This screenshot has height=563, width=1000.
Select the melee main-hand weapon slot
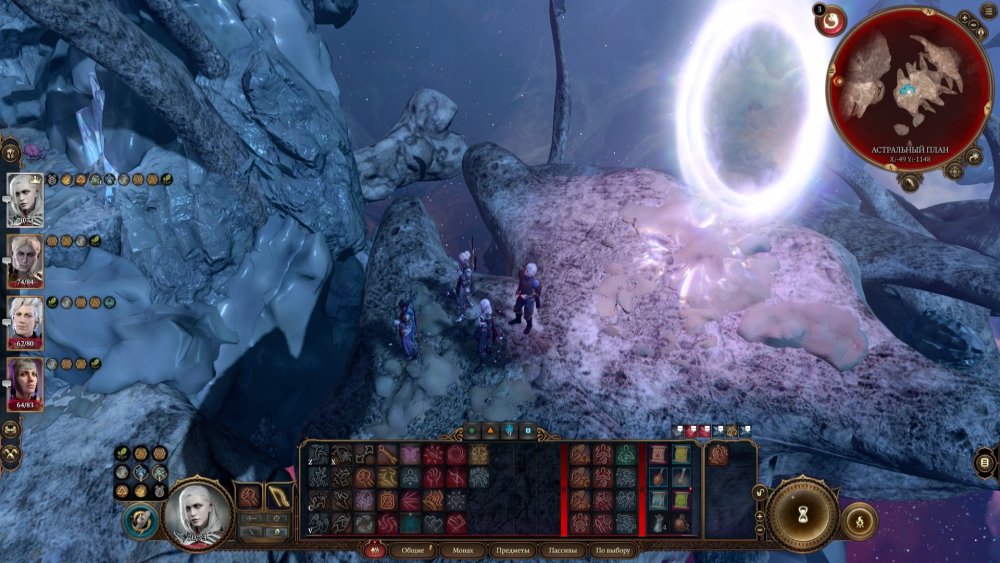pyautogui.click(x=248, y=496)
